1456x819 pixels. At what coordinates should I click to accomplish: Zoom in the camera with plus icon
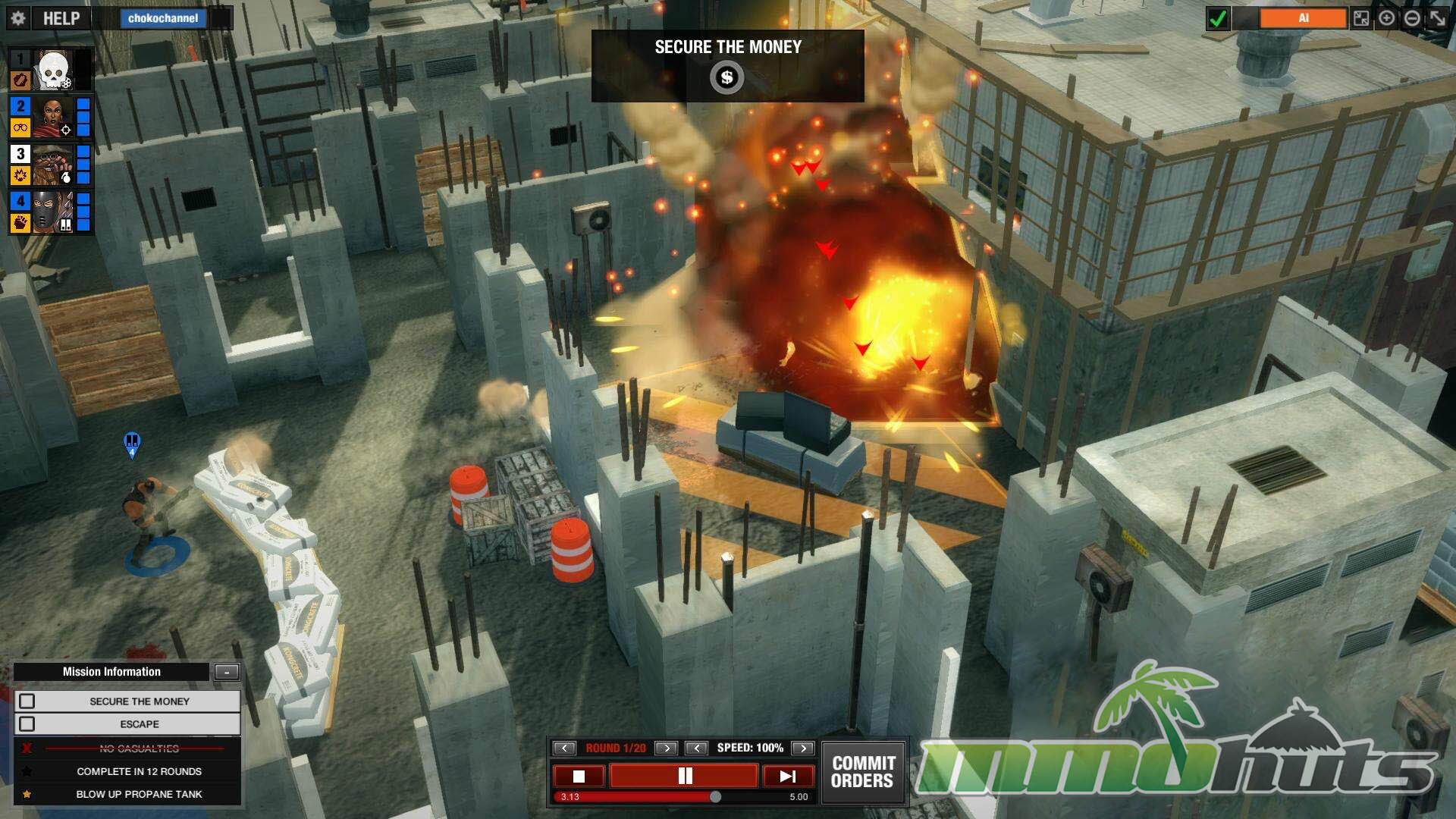(x=1386, y=18)
